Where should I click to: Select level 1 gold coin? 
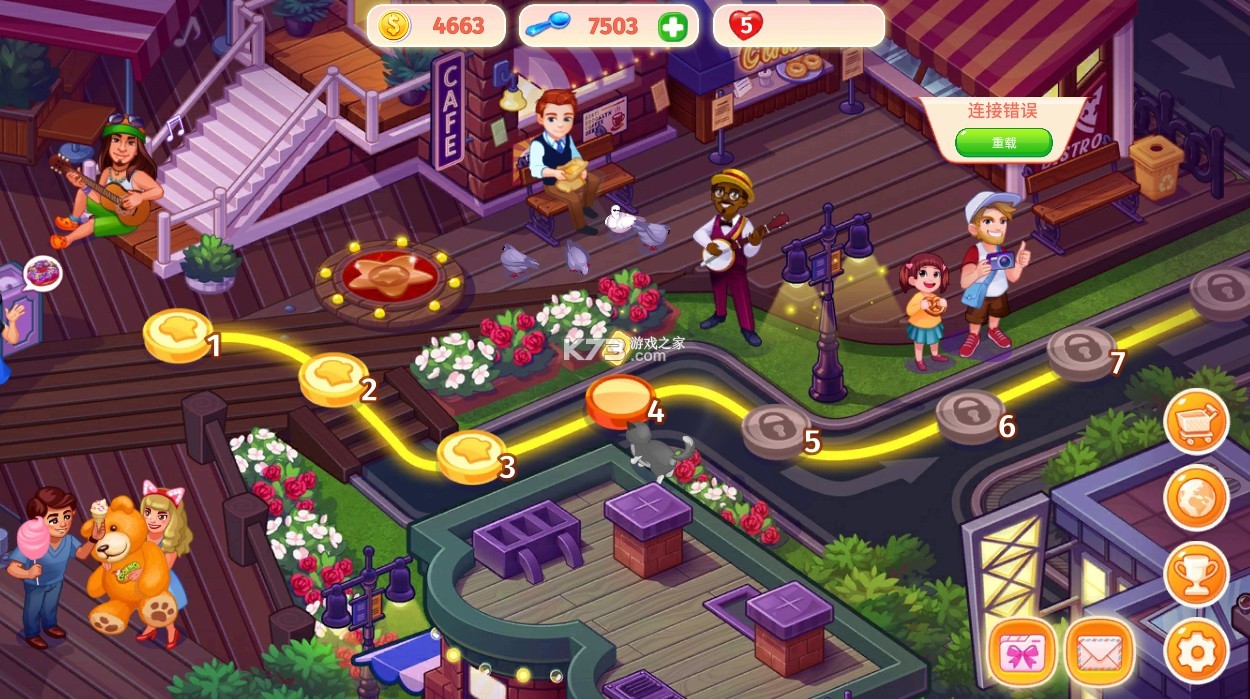point(178,333)
